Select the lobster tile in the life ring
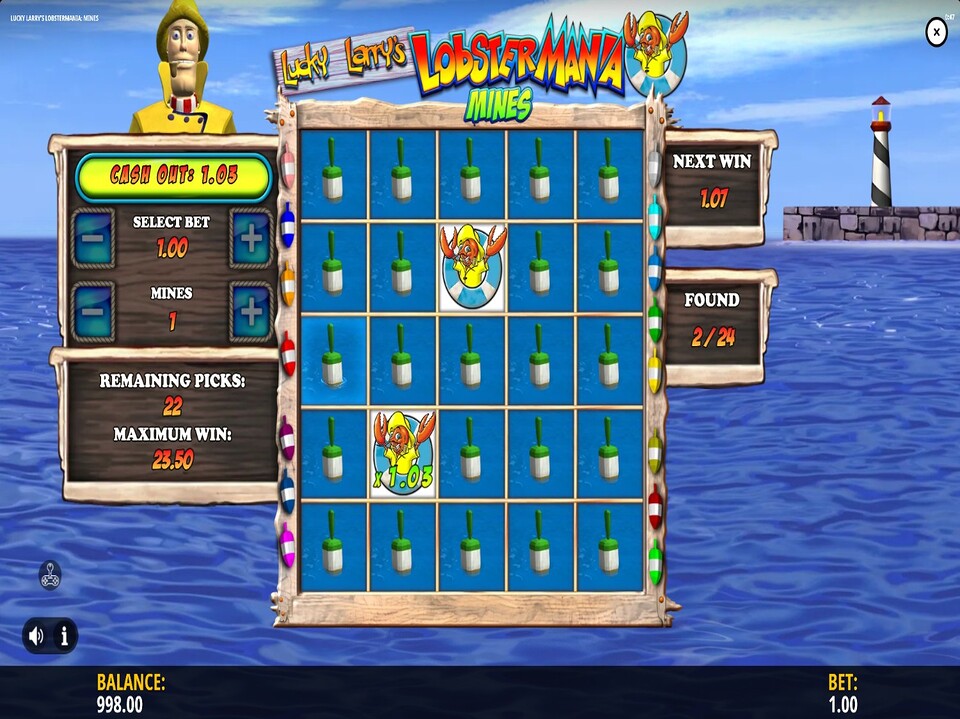 (472, 267)
